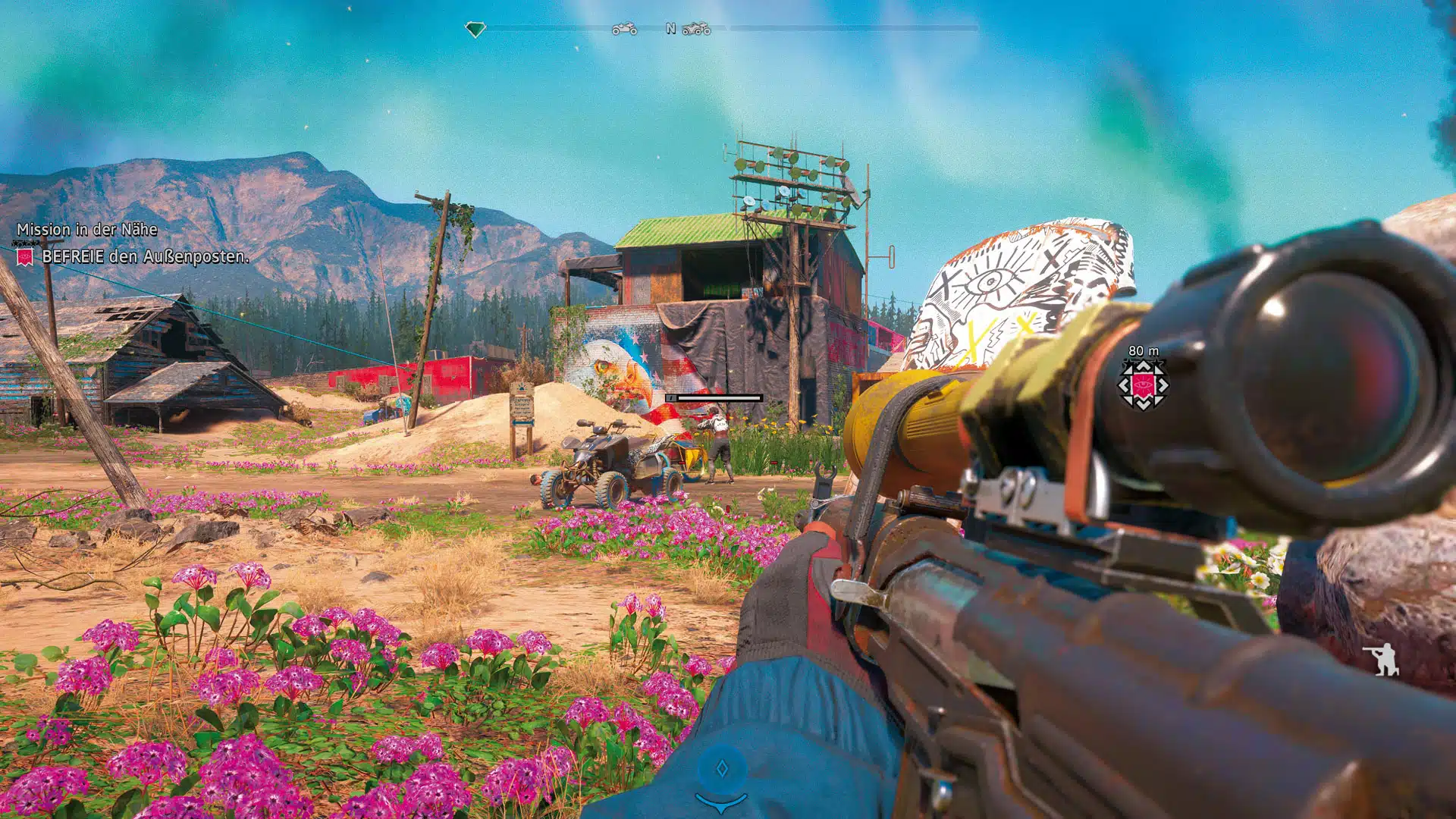The height and width of the screenshot is (819, 1456).
Task: Click the north N marker on the compass
Action: [670, 29]
